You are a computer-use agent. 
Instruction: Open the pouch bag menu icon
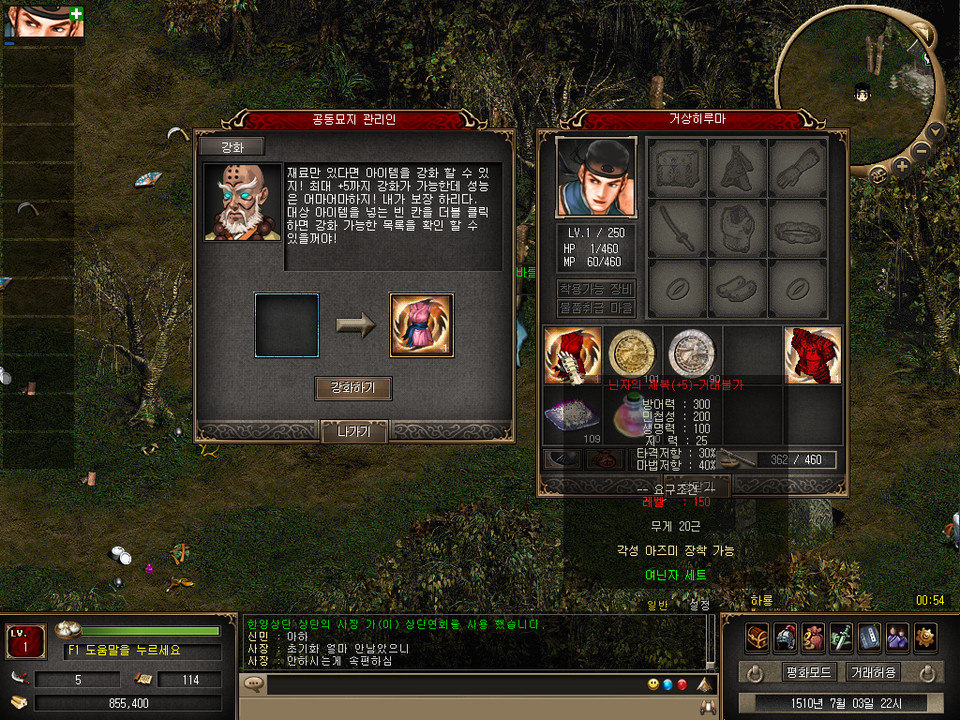click(x=814, y=637)
